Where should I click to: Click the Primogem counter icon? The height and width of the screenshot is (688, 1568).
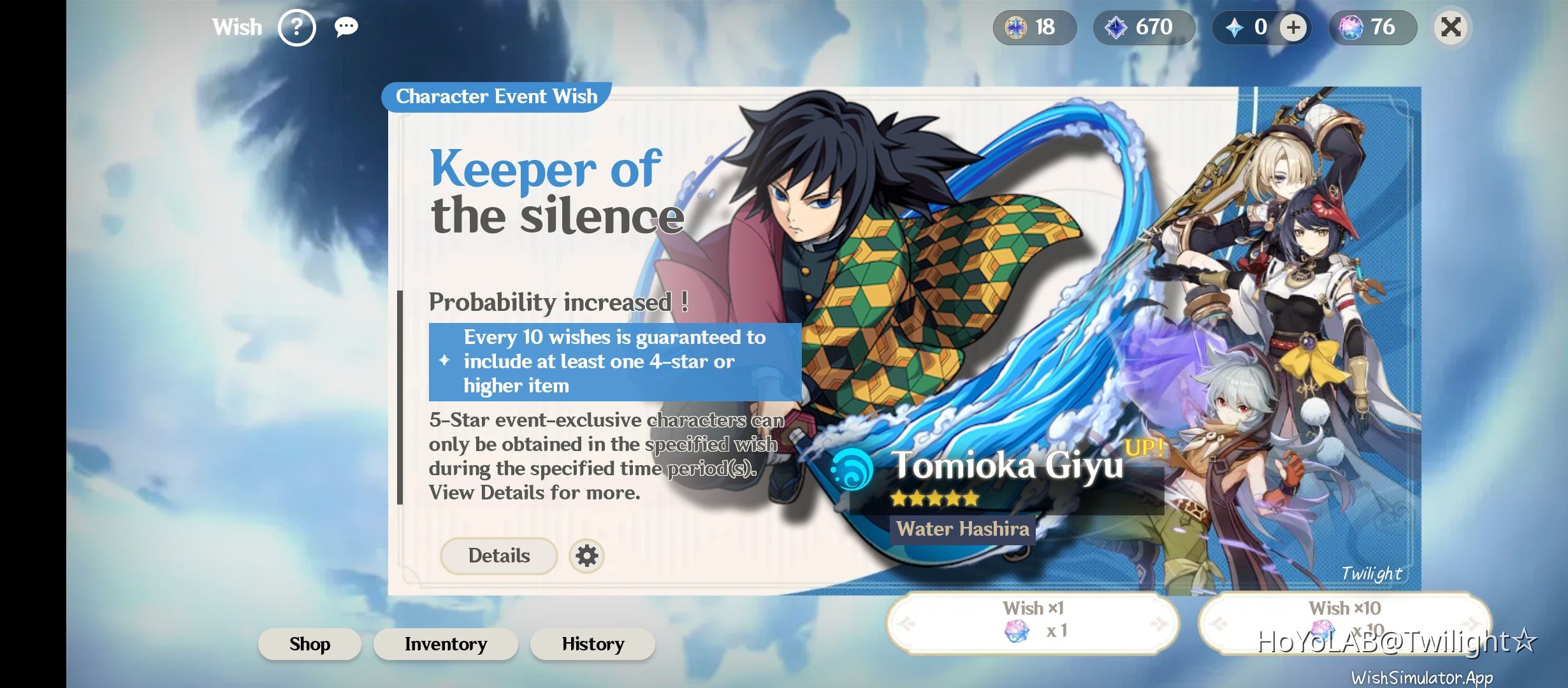pyautogui.click(x=1235, y=27)
